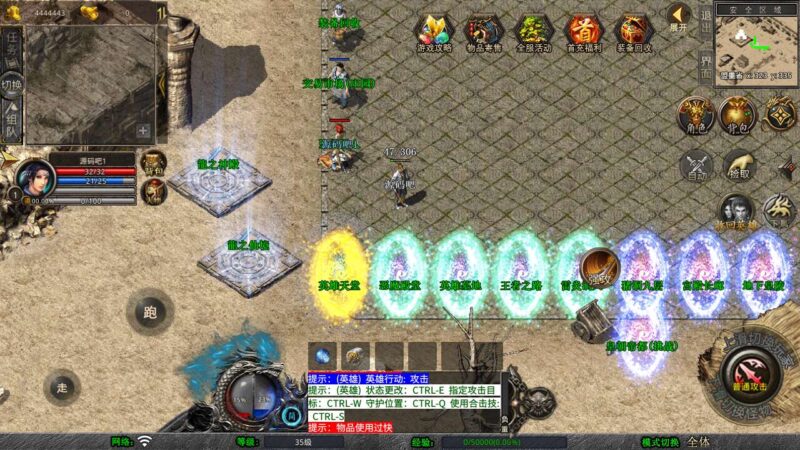
Task: Select the 组队 team tab
Action: [x=12, y=120]
